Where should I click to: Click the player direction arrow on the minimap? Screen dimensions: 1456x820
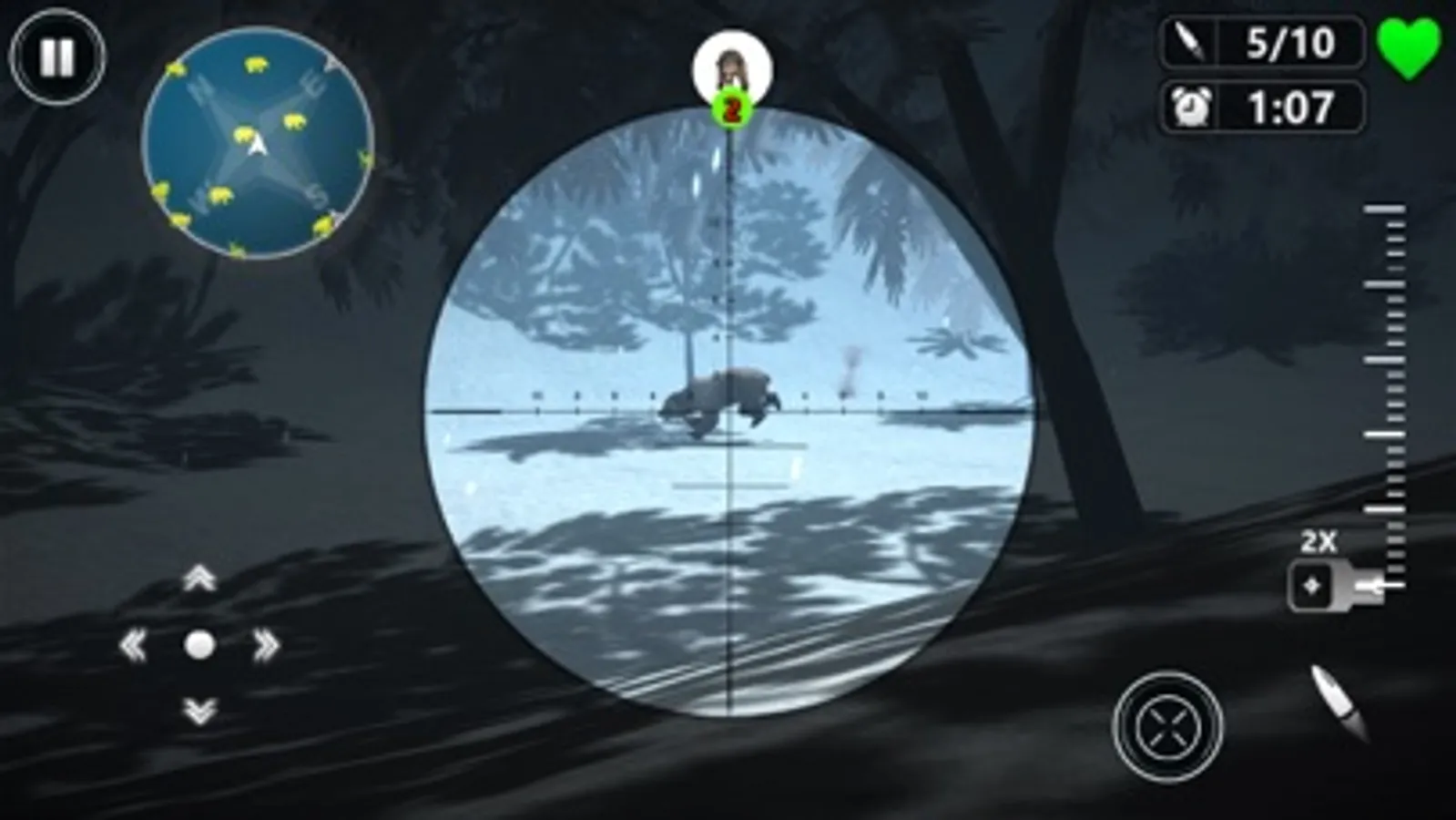258,146
